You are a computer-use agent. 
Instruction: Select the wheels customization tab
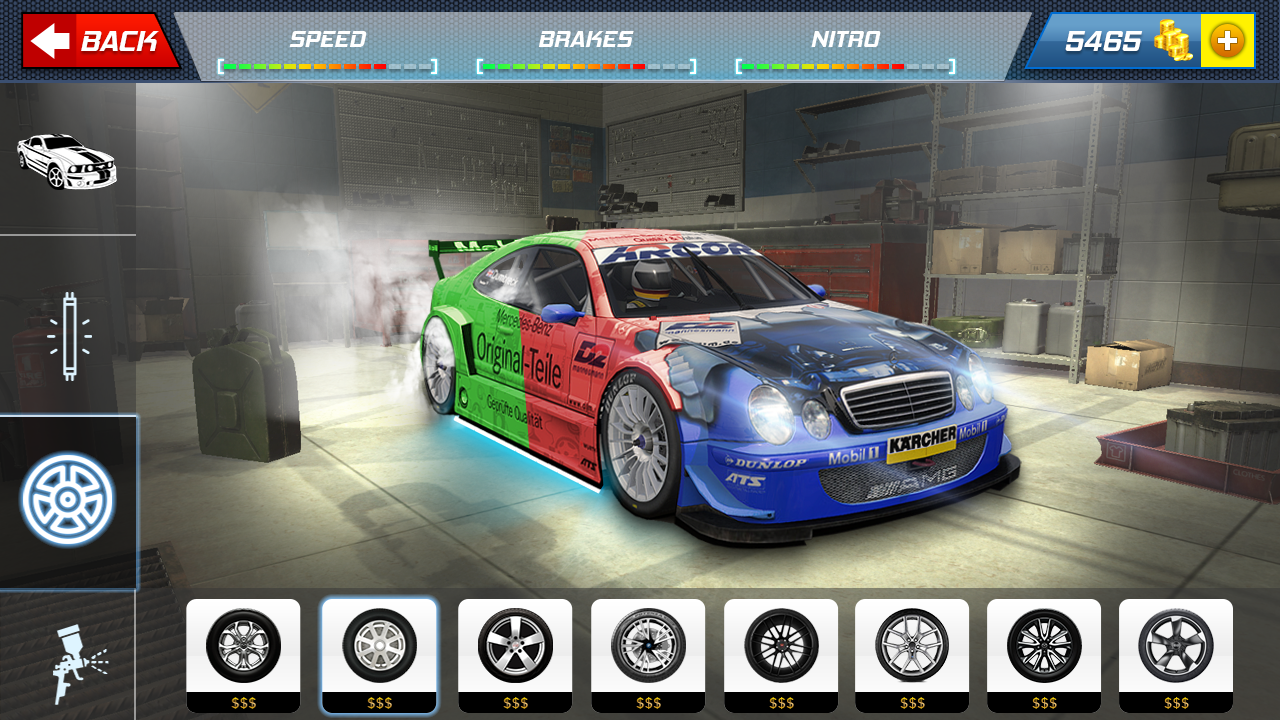(68, 500)
